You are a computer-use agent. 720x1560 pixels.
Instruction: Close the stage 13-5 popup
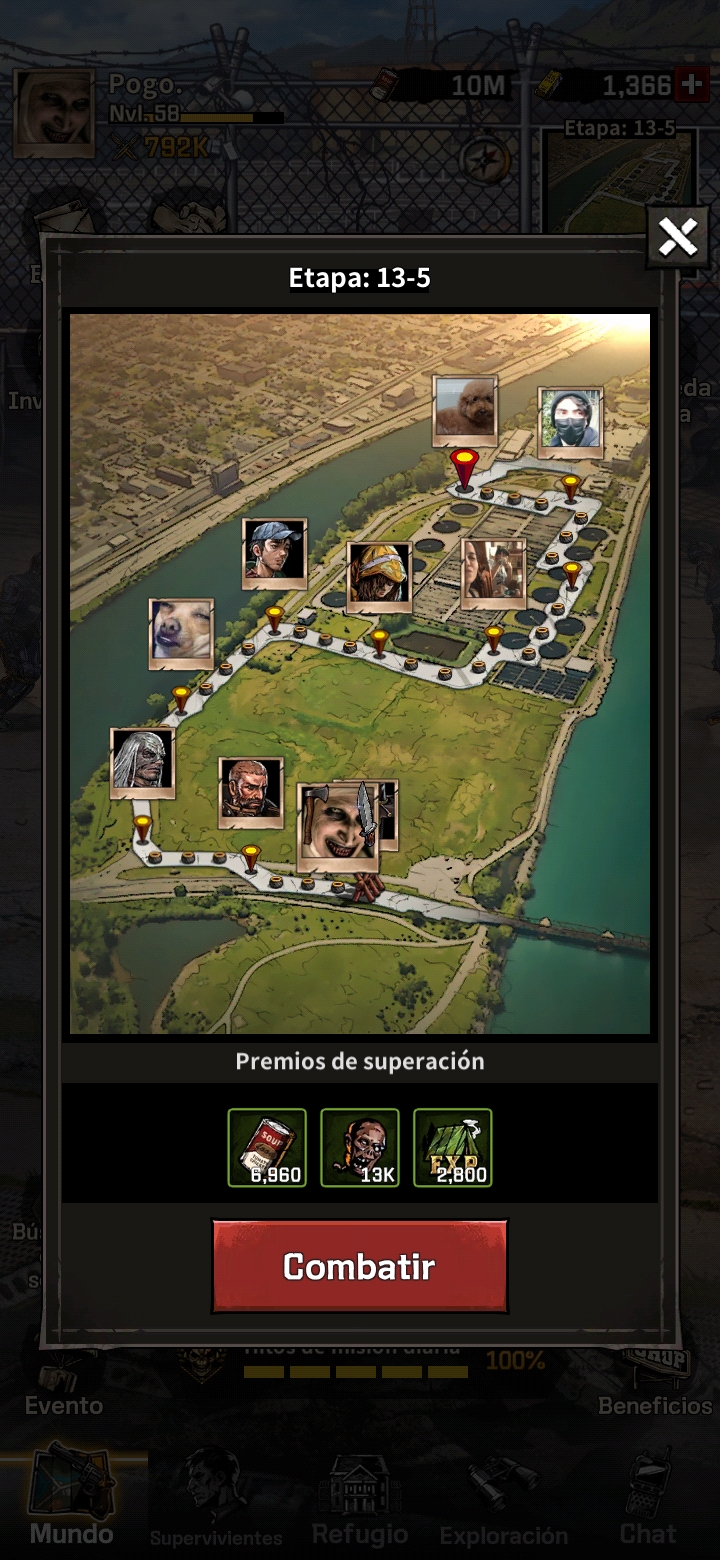[x=677, y=238]
